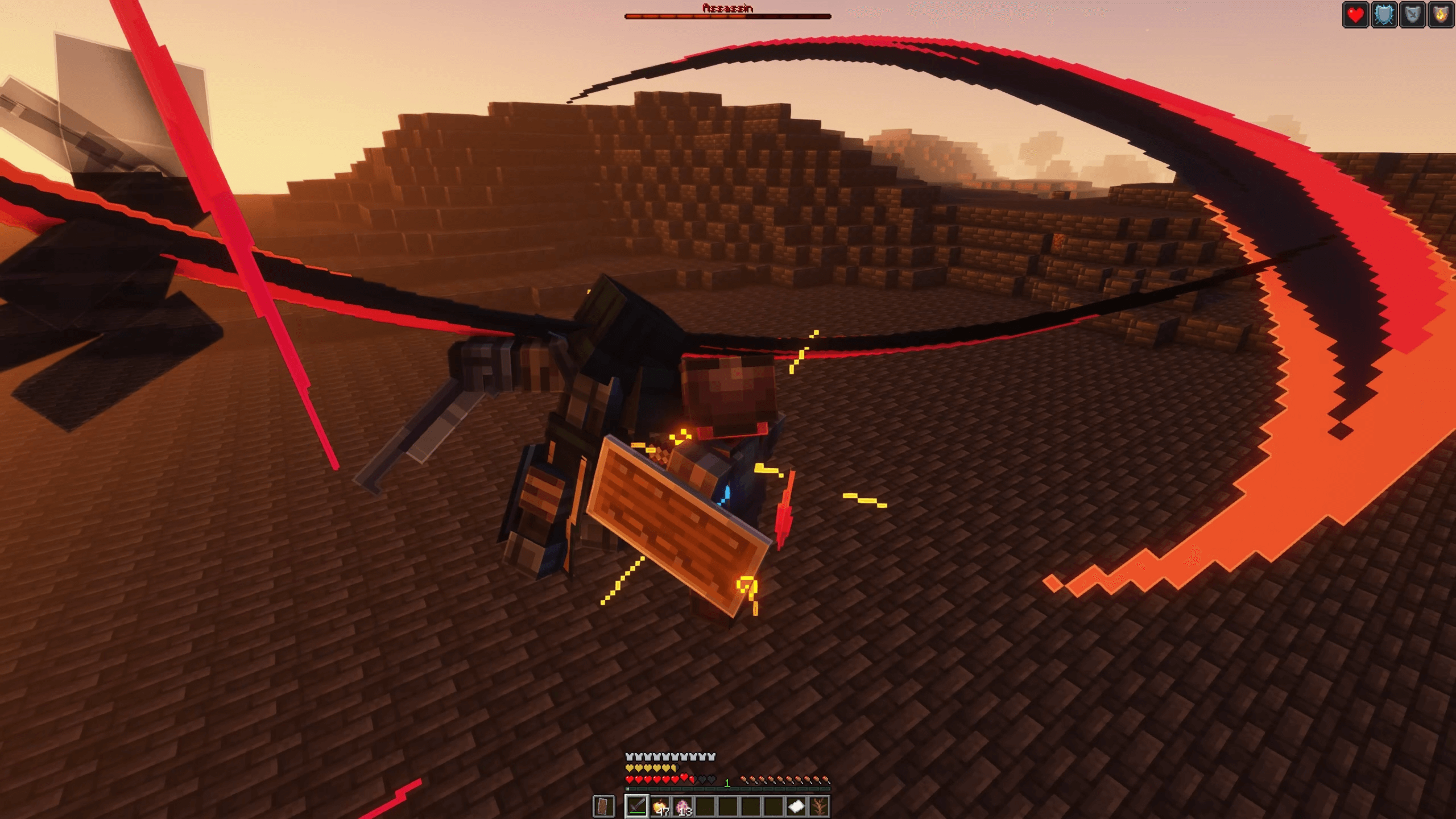Select the sword in the hotbar
This screenshot has width=1456, height=819.
637,806
